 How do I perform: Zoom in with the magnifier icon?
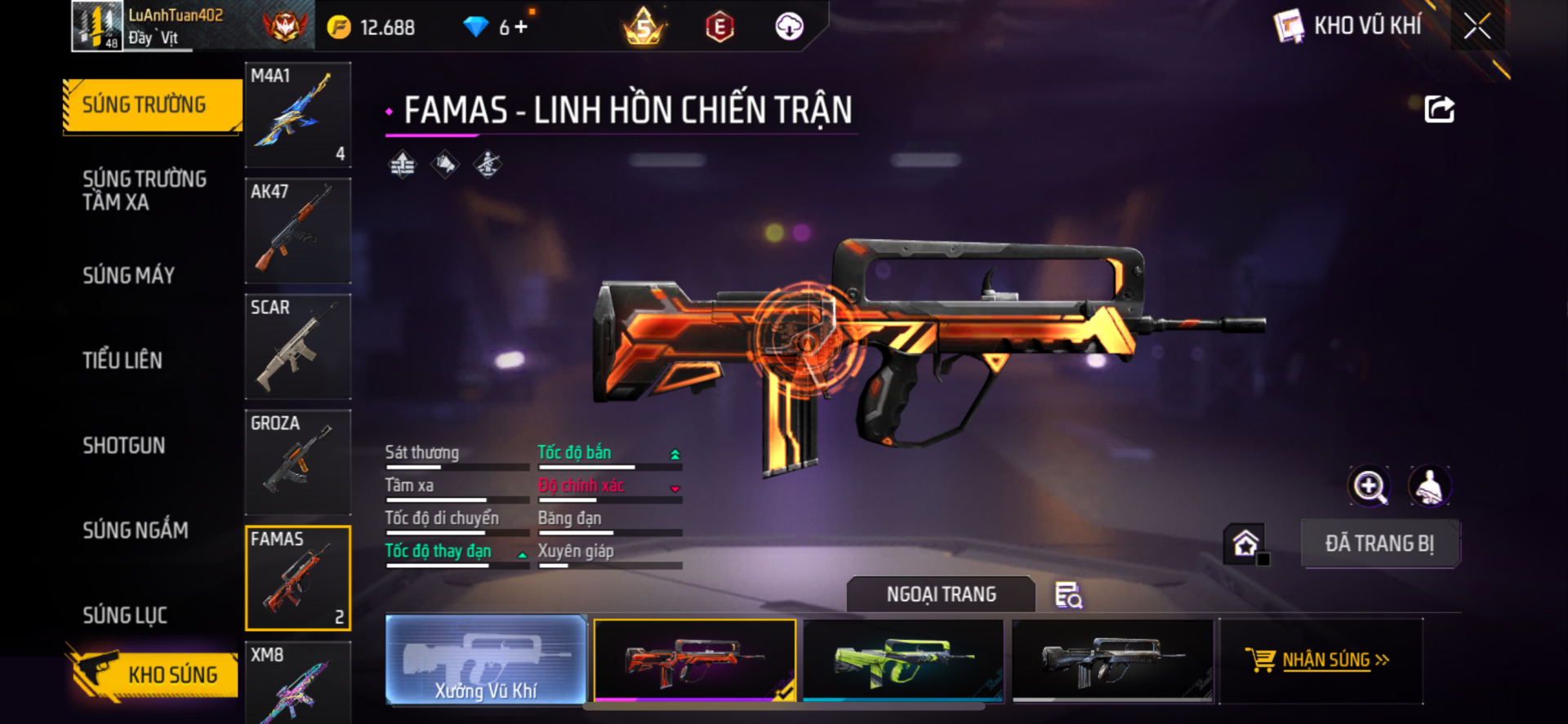click(1370, 486)
